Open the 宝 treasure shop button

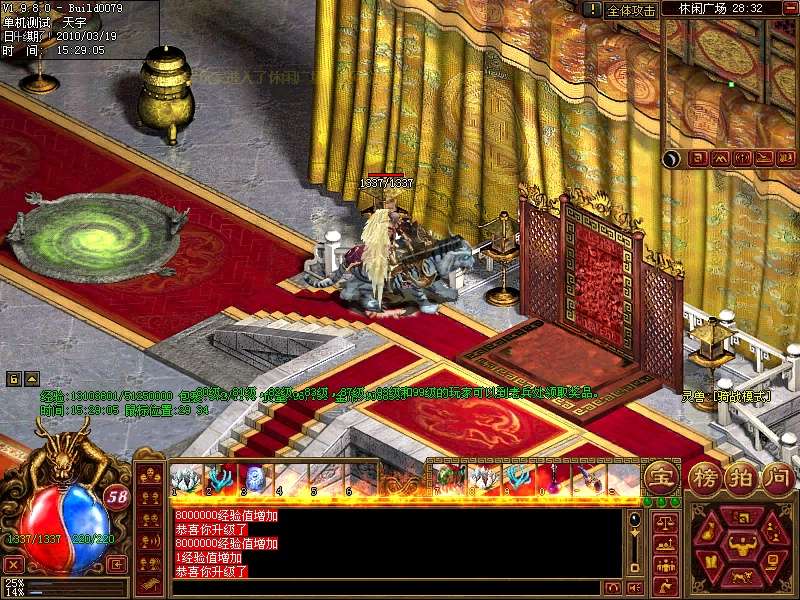tap(659, 476)
